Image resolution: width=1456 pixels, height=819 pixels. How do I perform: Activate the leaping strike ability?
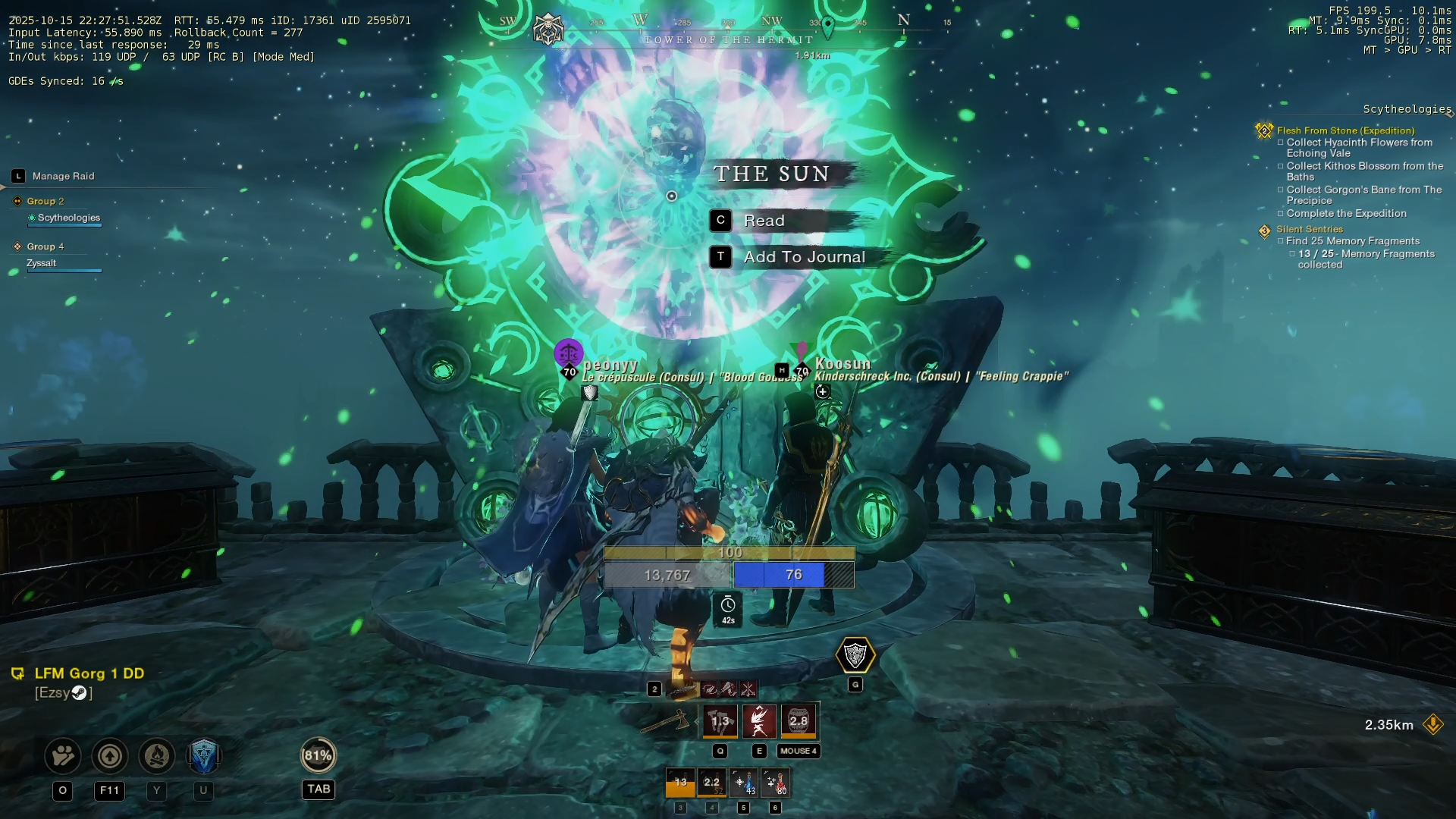click(x=759, y=720)
